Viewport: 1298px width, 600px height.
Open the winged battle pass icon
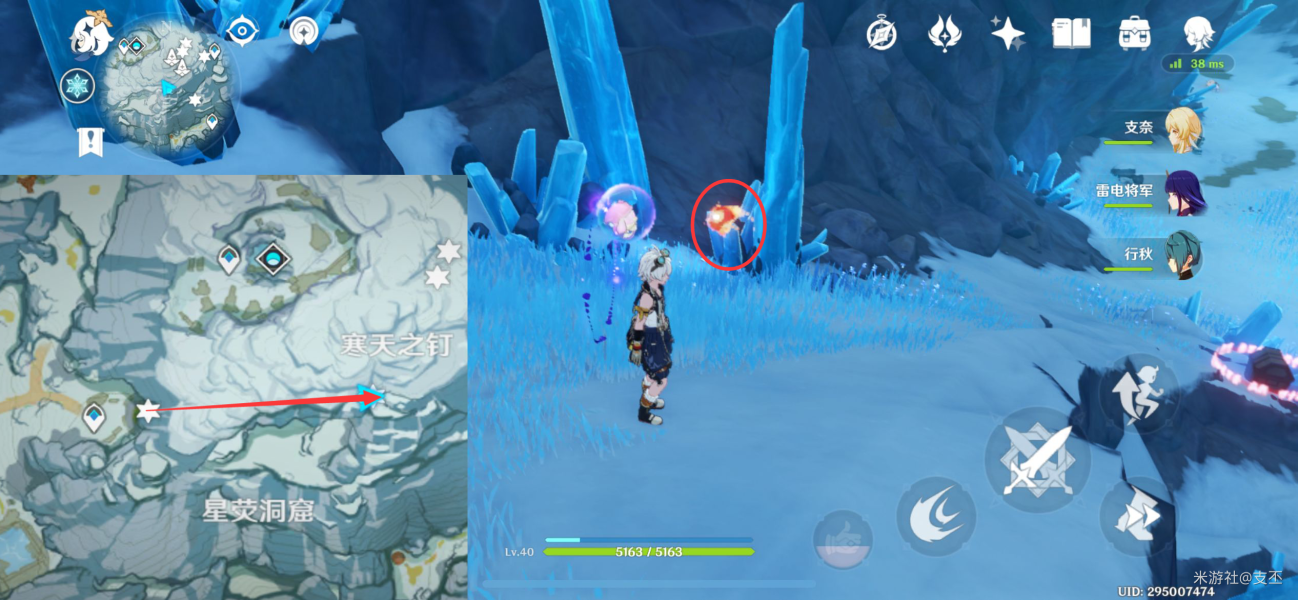pyautogui.click(x=943, y=34)
